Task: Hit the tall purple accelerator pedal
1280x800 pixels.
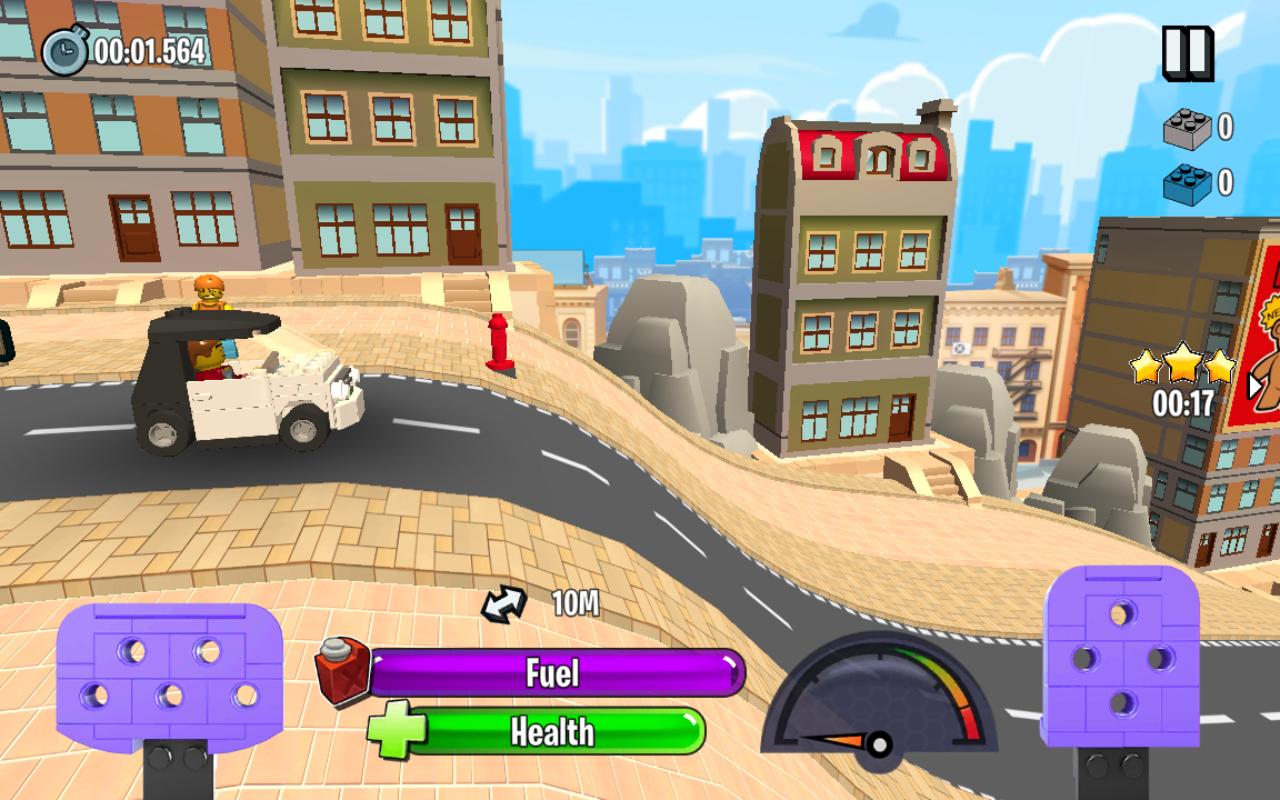Action: [x=1120, y=656]
